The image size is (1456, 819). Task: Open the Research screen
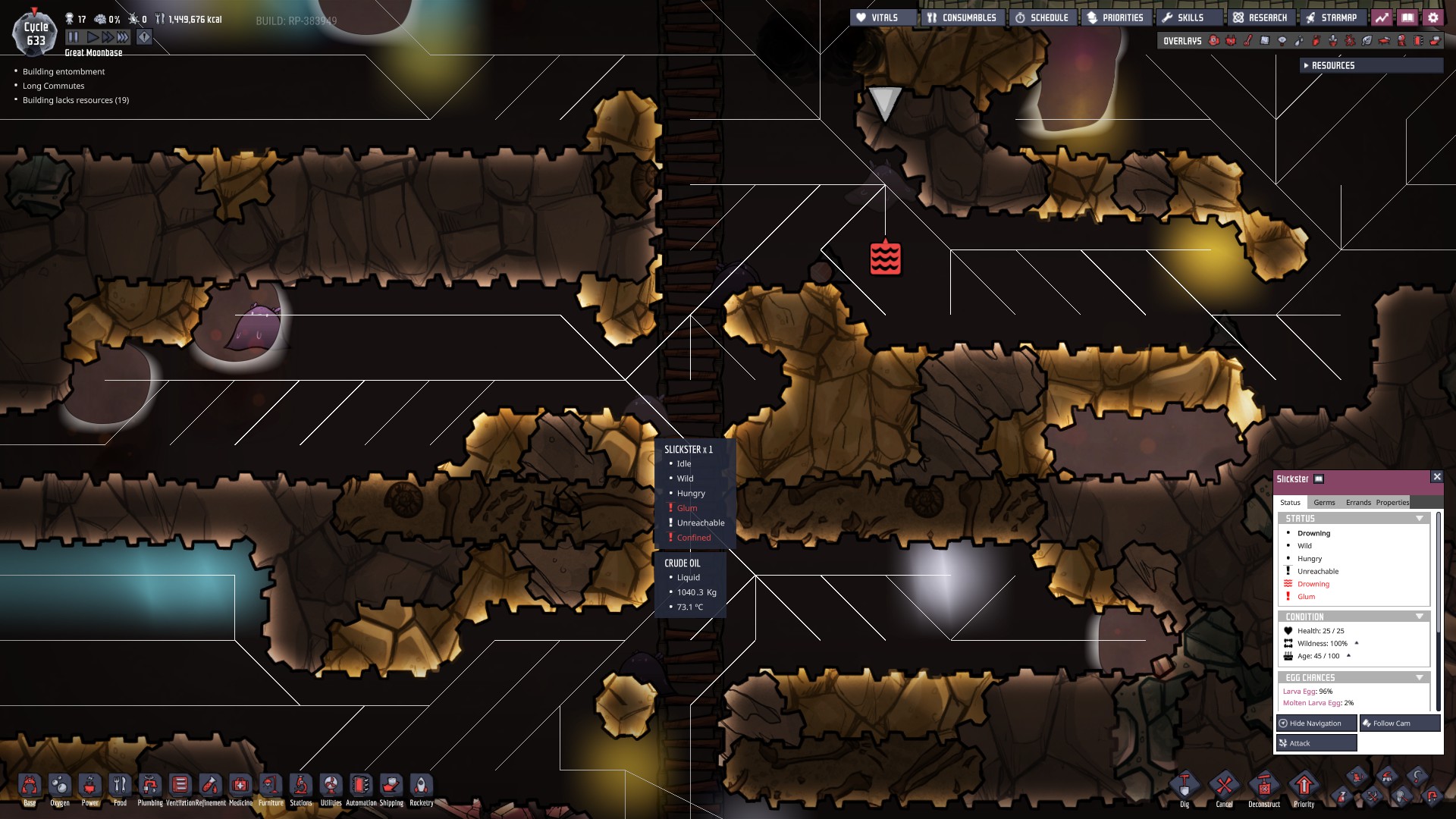(x=1261, y=16)
